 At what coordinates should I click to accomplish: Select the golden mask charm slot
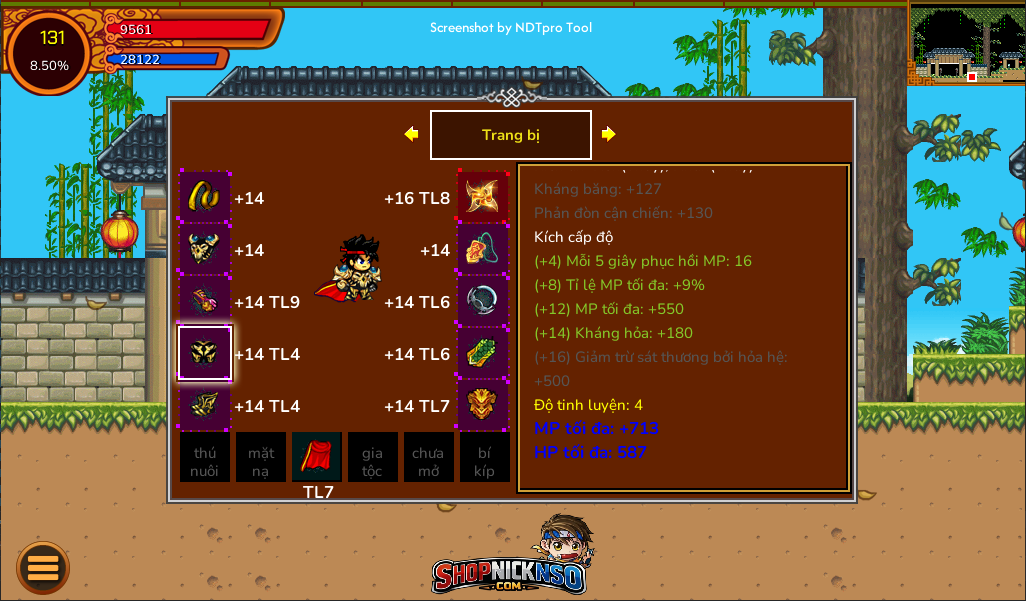(x=483, y=405)
